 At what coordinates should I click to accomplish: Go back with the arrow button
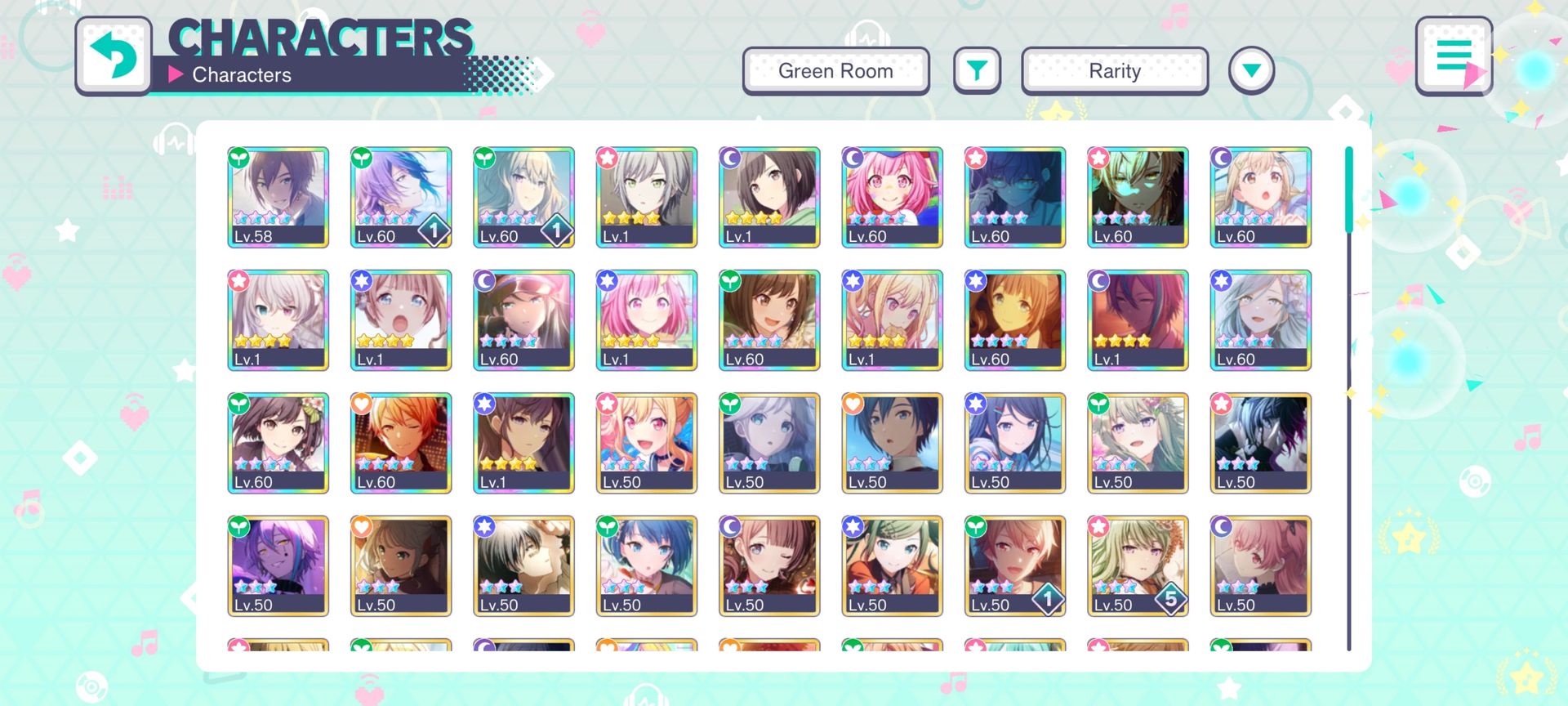click(x=114, y=56)
